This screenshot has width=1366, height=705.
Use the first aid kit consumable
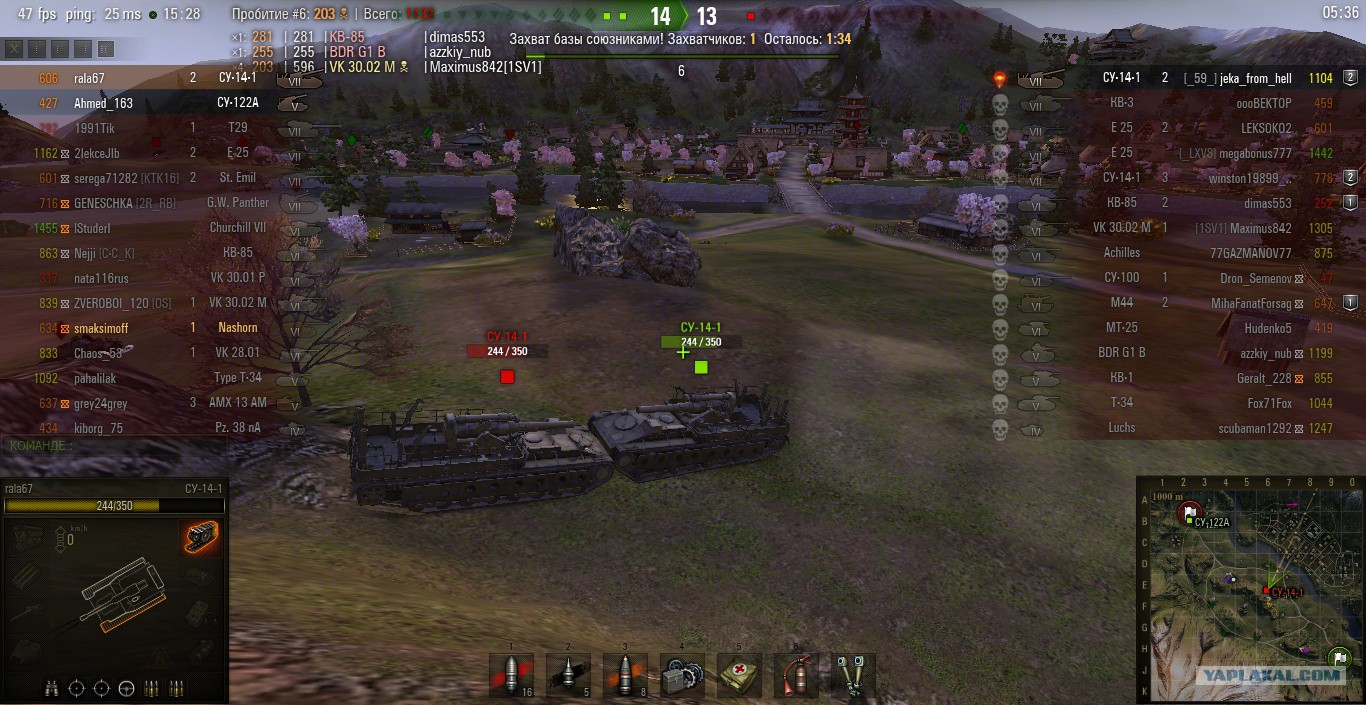point(739,675)
